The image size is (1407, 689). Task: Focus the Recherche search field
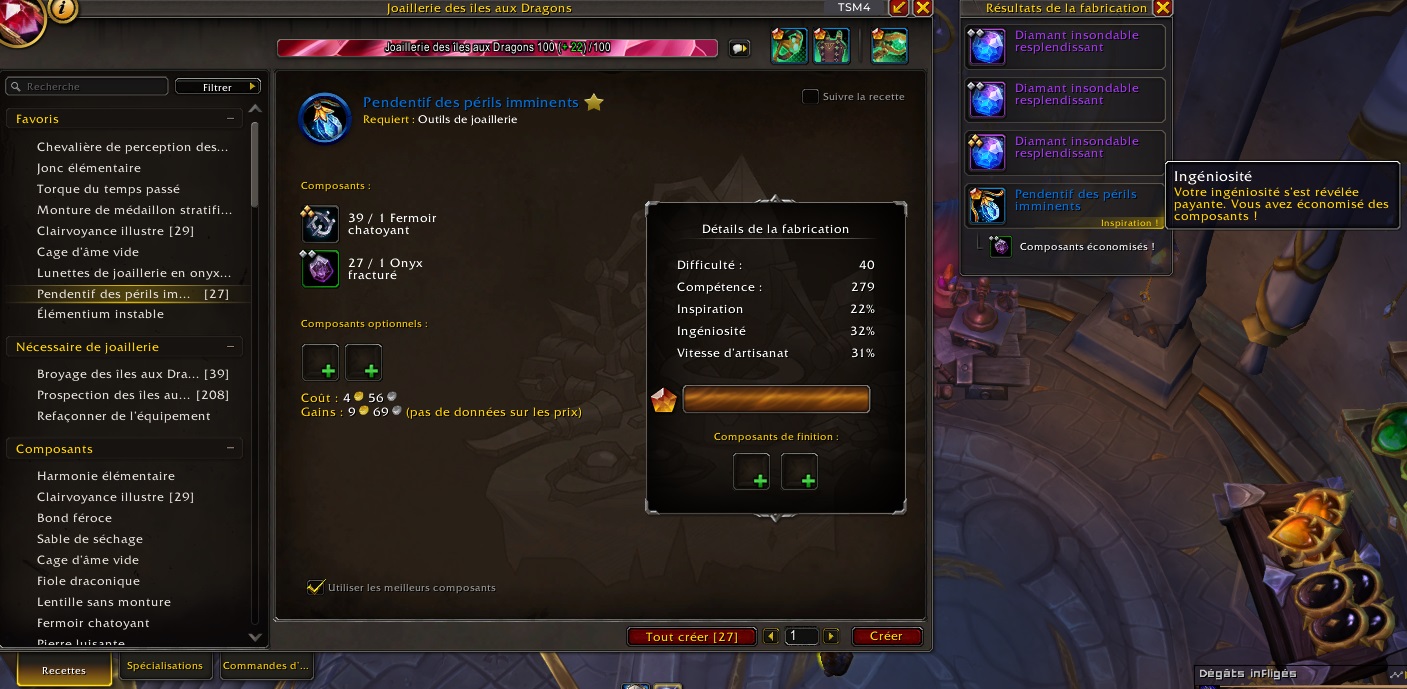pyautogui.click(x=92, y=87)
